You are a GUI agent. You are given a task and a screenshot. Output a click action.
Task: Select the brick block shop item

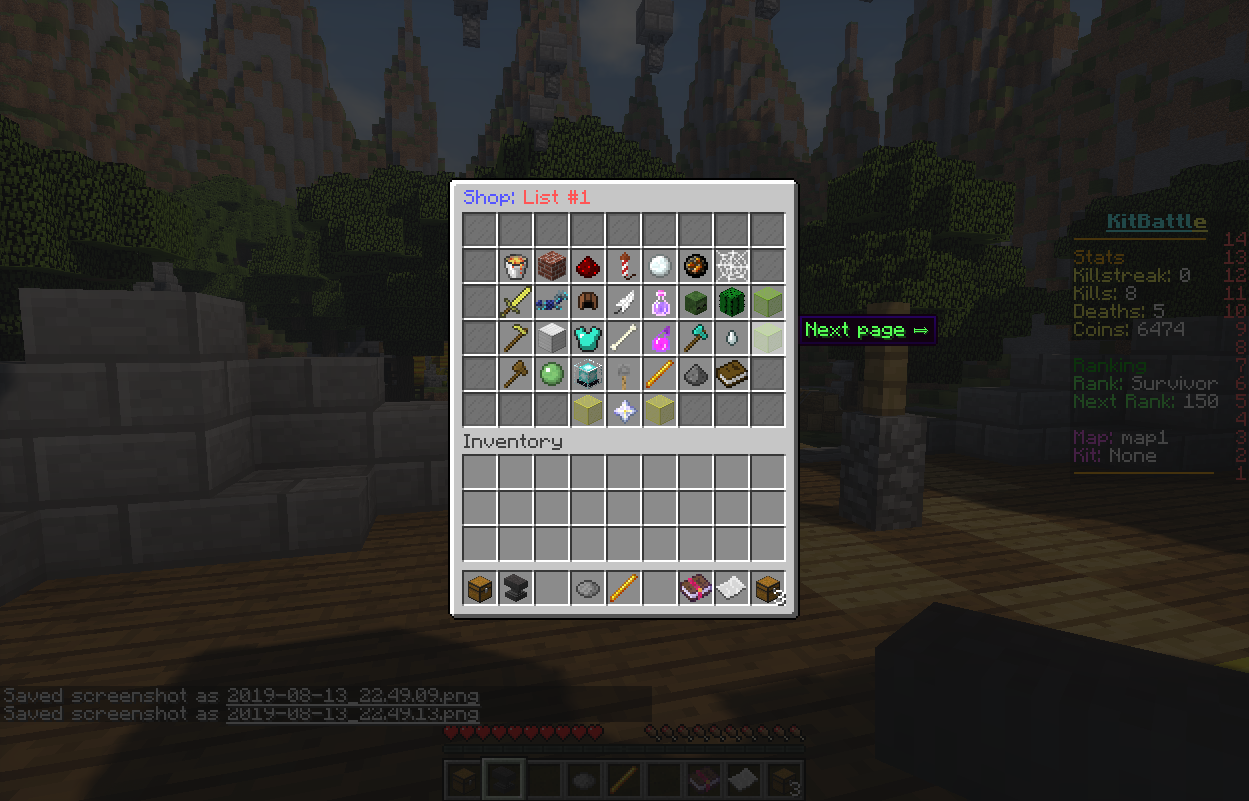pos(552,266)
